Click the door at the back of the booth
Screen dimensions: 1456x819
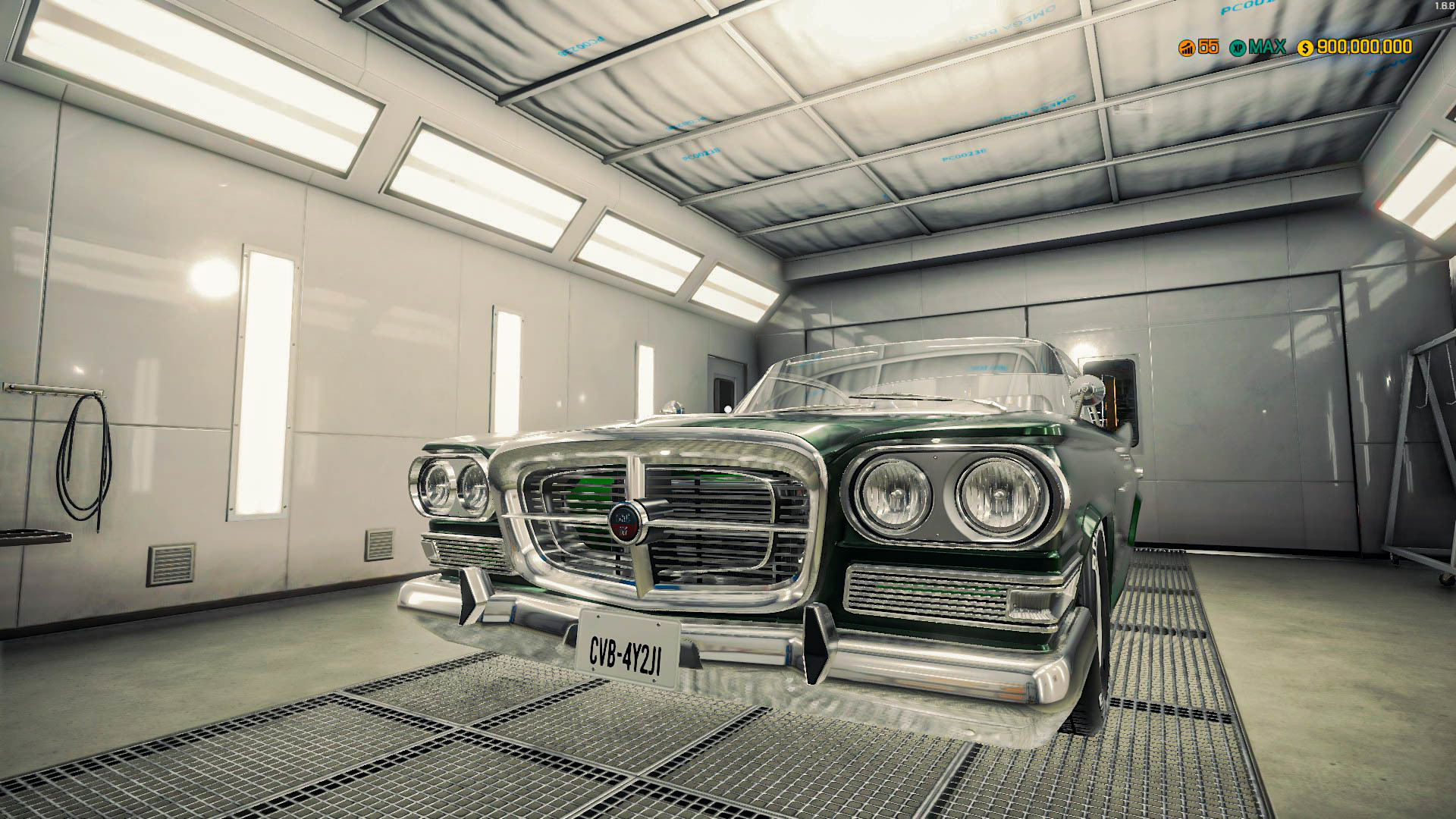726,394
